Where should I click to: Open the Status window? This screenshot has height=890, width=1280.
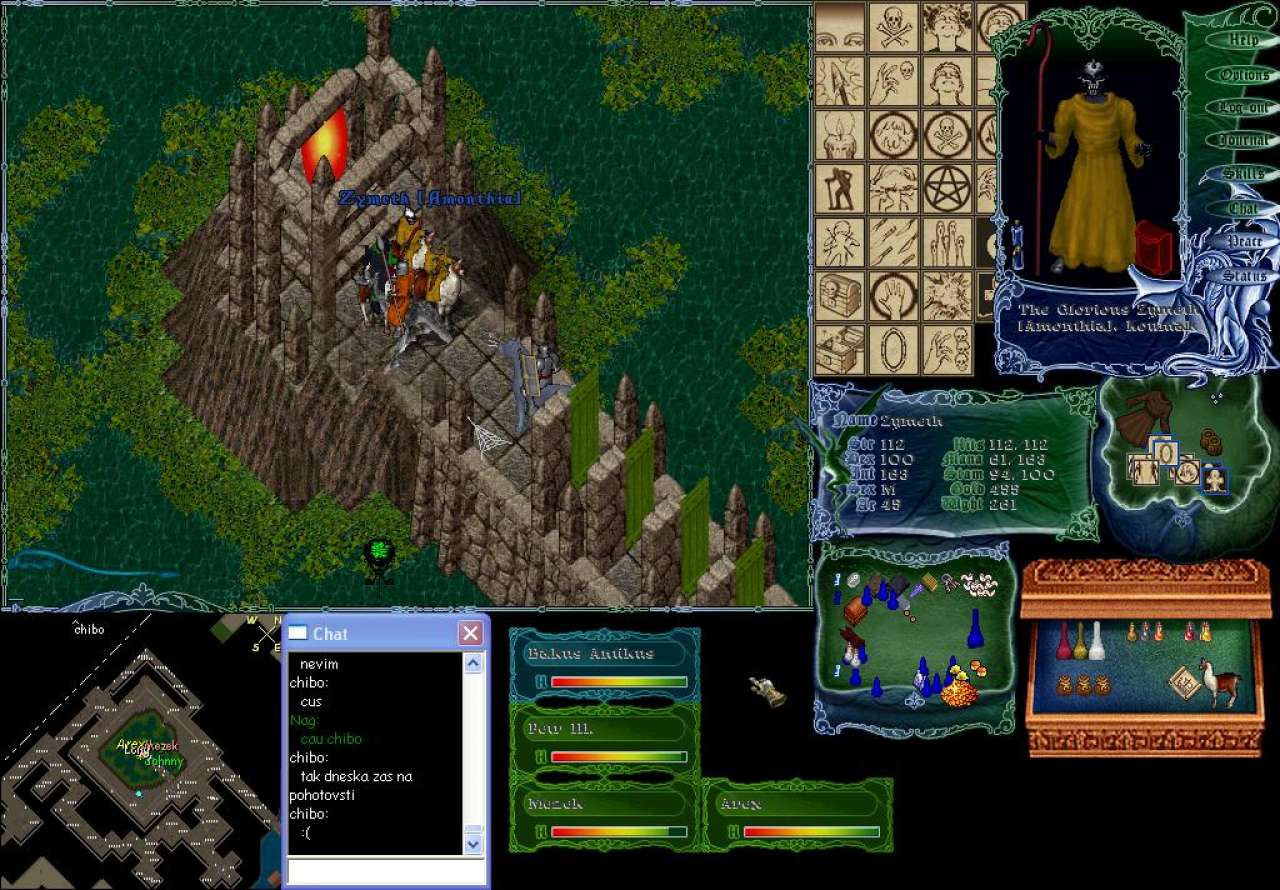pyautogui.click(x=1243, y=275)
